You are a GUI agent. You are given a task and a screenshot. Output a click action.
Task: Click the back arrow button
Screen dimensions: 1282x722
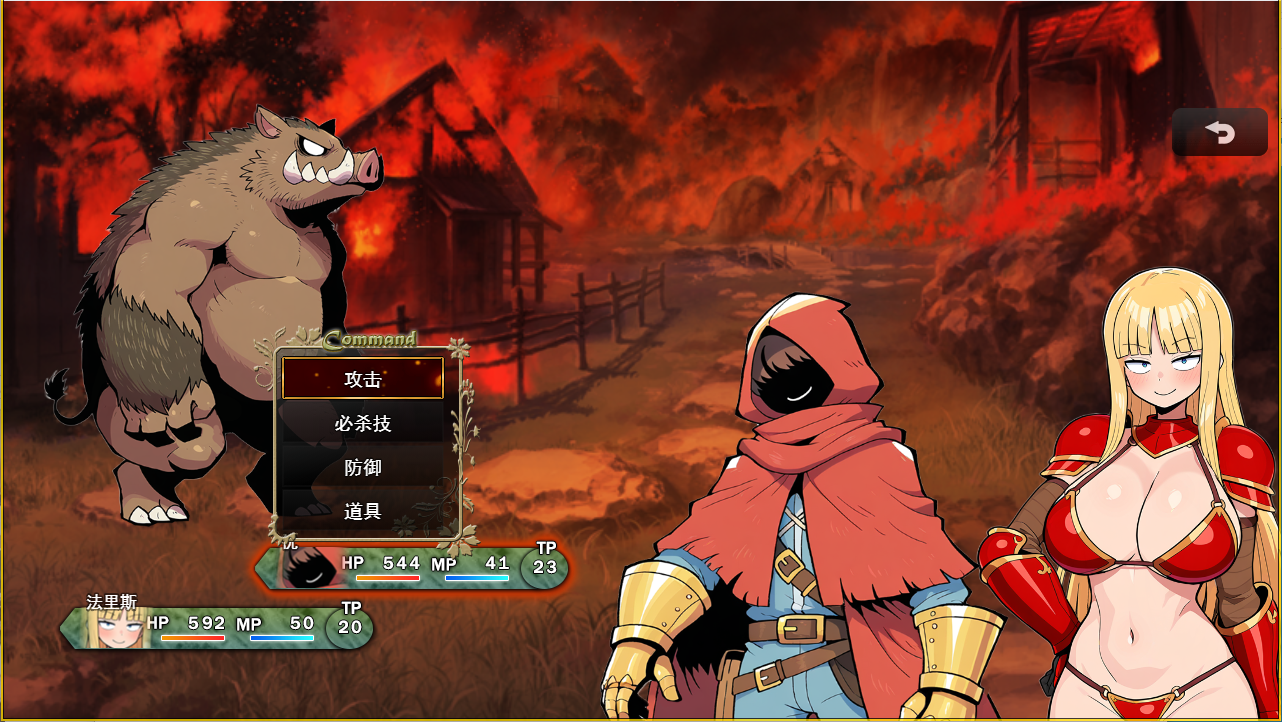1219,132
